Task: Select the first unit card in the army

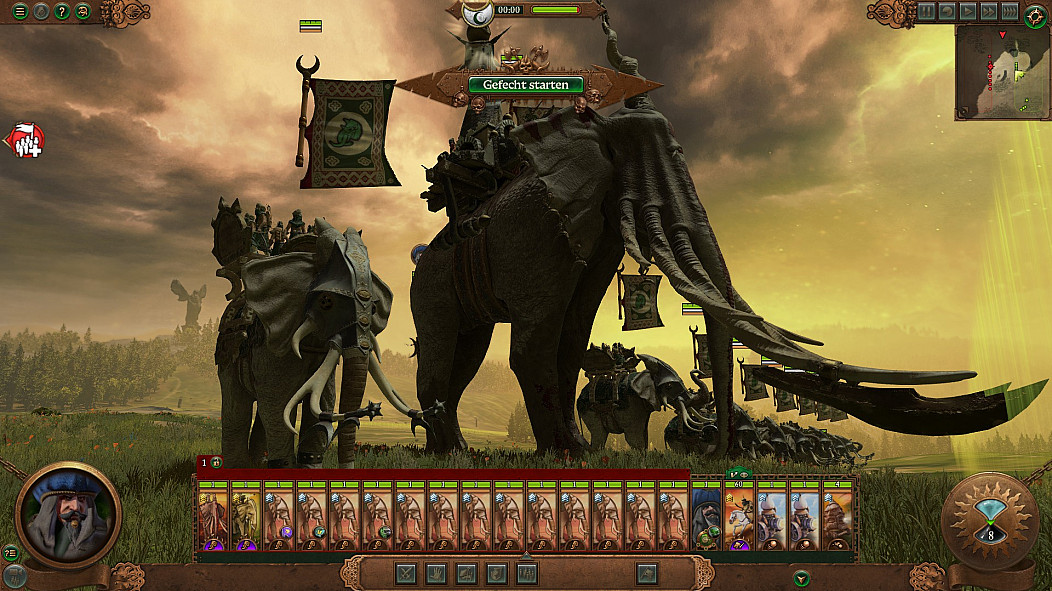Action: click(x=213, y=516)
